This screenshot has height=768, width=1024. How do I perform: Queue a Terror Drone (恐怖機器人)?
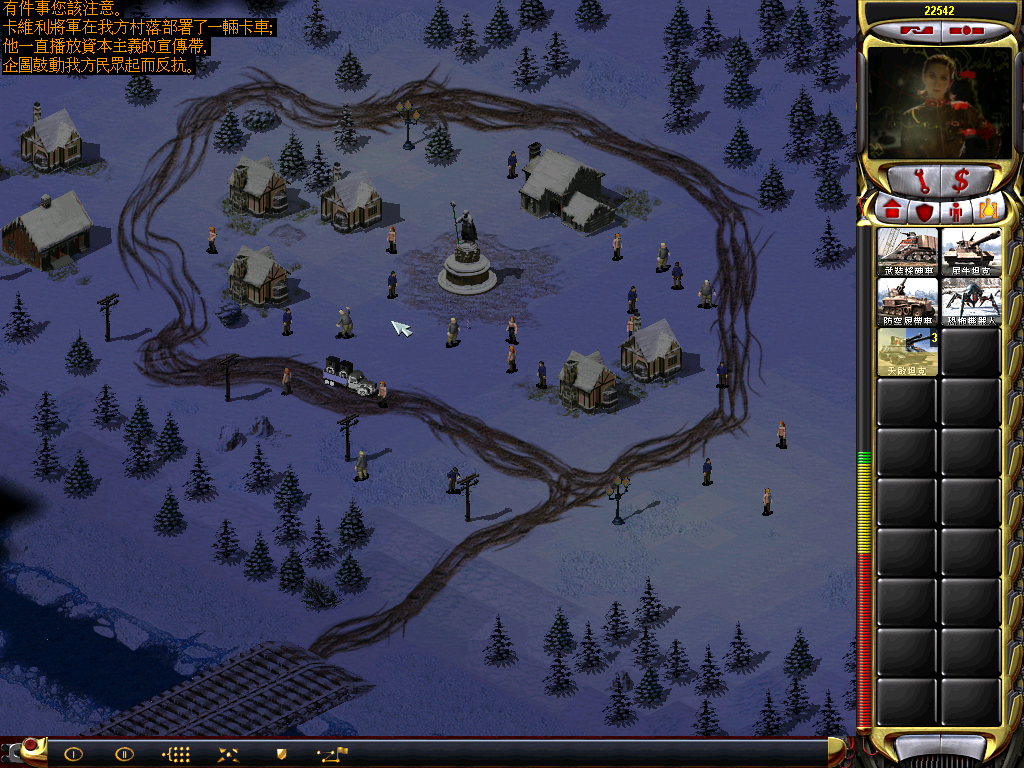(970, 302)
